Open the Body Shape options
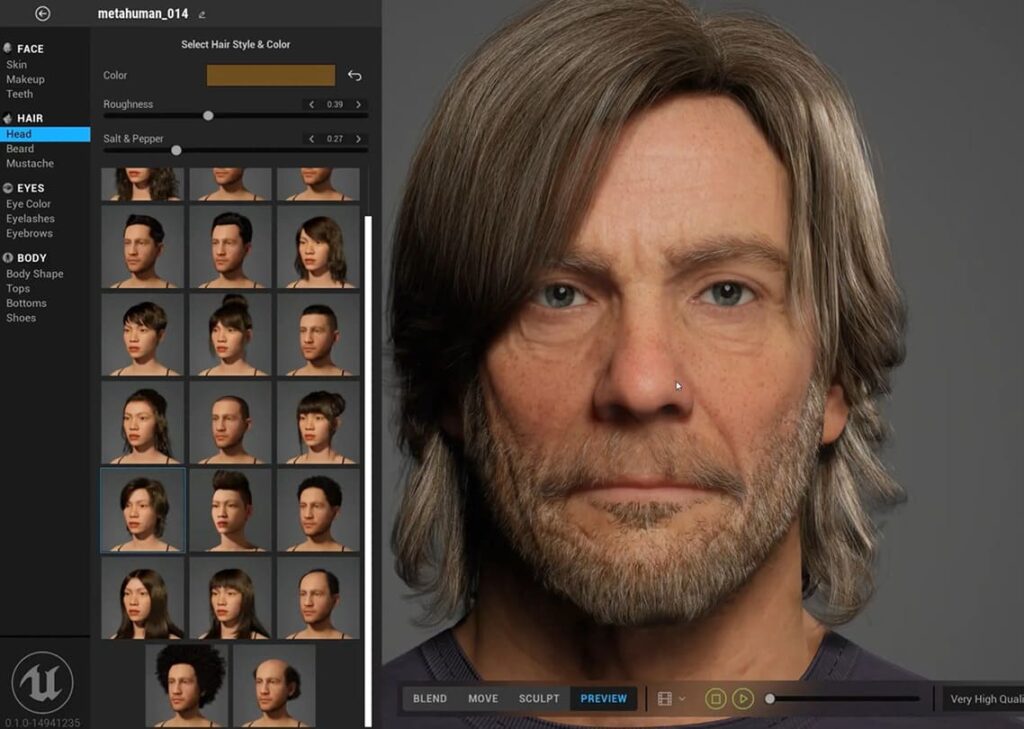Screen dimensions: 1024x729 (35, 274)
